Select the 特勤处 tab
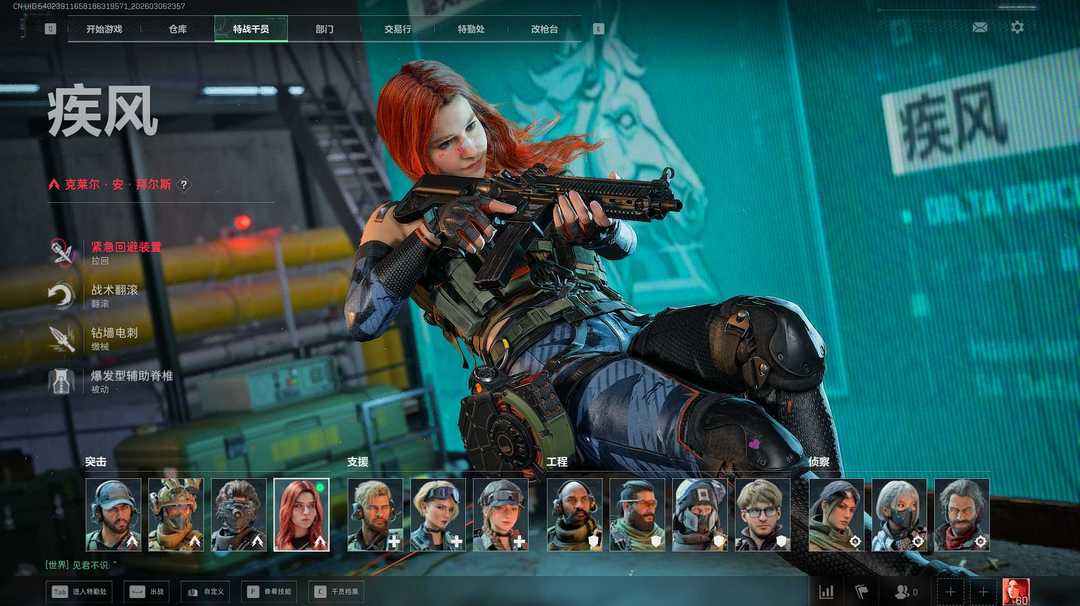 pos(471,29)
